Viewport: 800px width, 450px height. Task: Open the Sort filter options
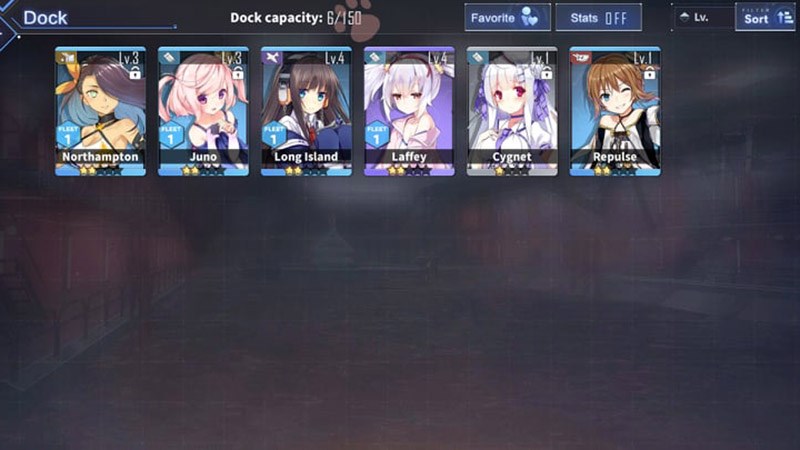(x=765, y=17)
